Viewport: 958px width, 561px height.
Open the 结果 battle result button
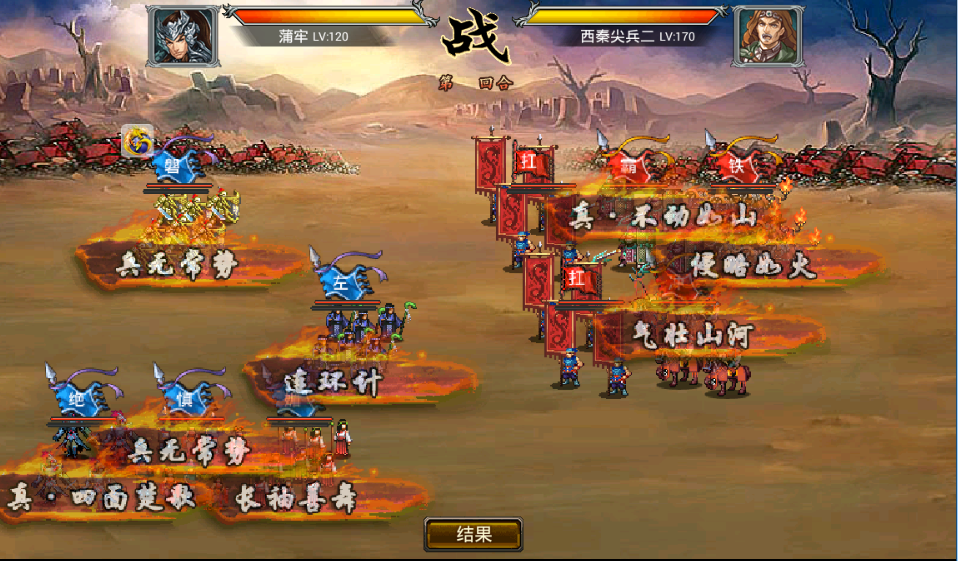473,534
